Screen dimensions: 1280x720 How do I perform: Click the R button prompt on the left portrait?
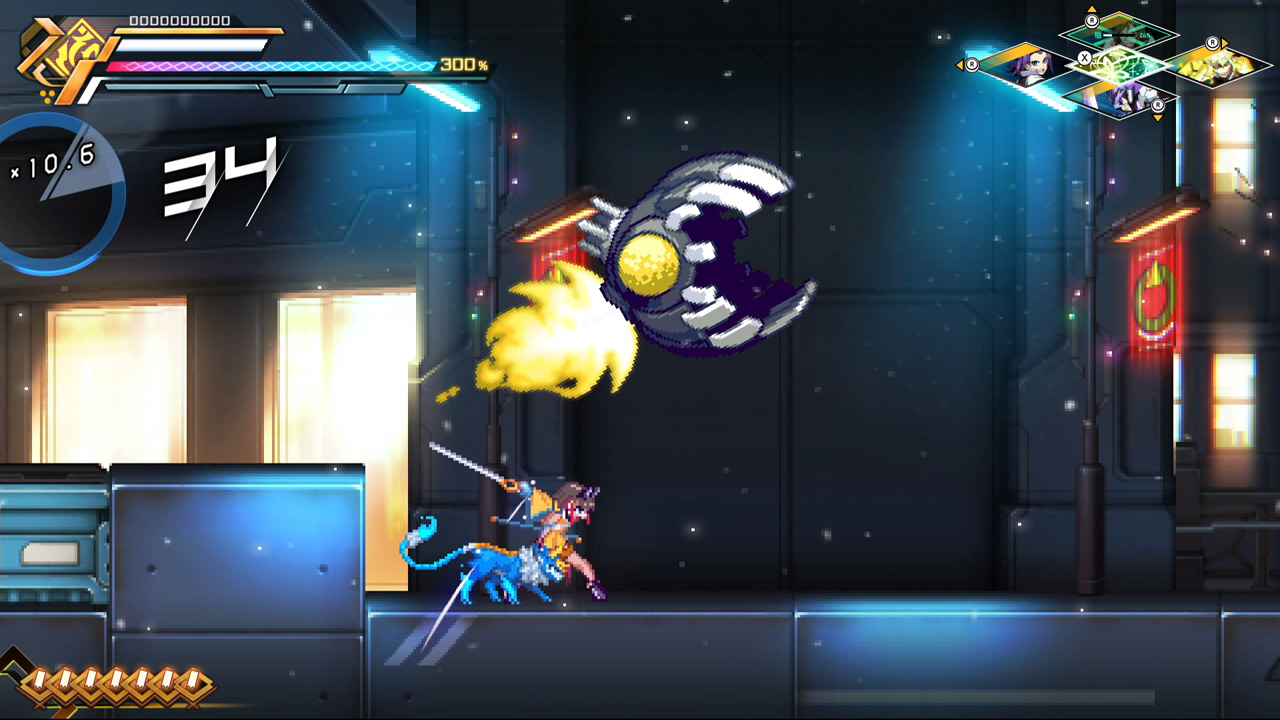[x=971, y=64]
